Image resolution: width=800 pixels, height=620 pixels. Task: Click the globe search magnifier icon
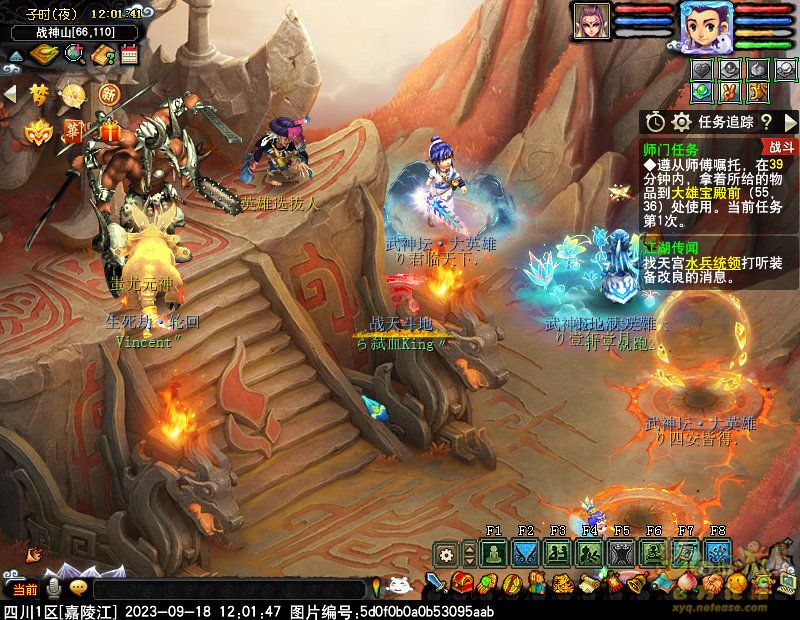click(x=73, y=54)
